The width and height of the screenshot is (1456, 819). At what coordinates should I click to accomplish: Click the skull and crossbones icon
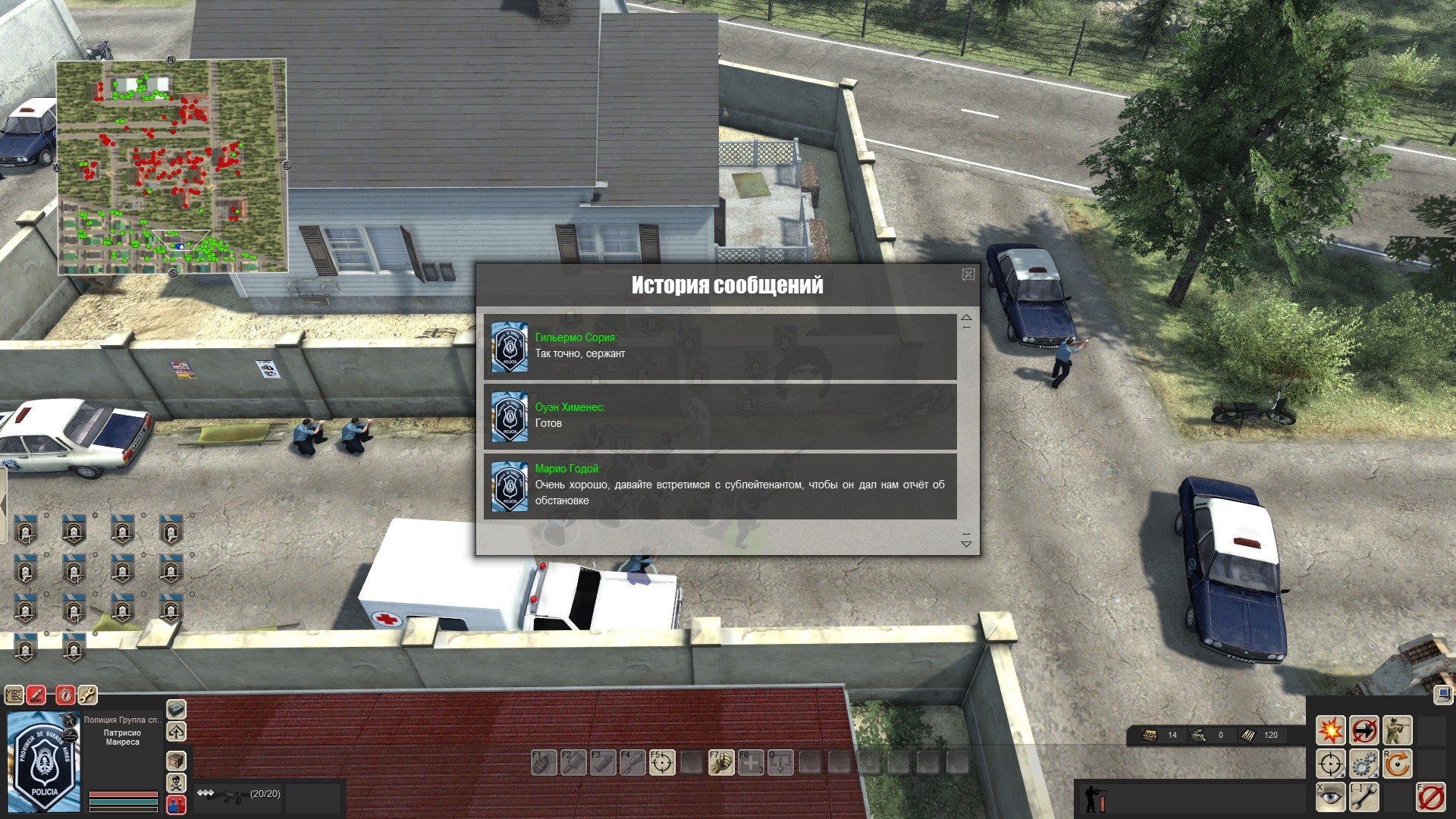coord(176,782)
